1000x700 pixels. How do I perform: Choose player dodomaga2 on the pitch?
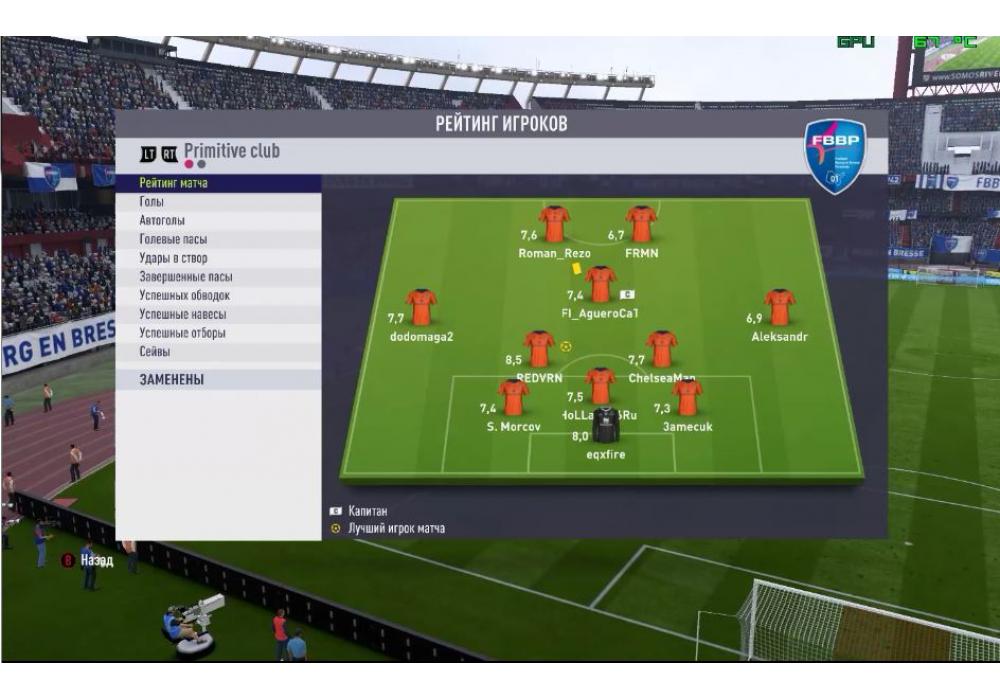421,308
